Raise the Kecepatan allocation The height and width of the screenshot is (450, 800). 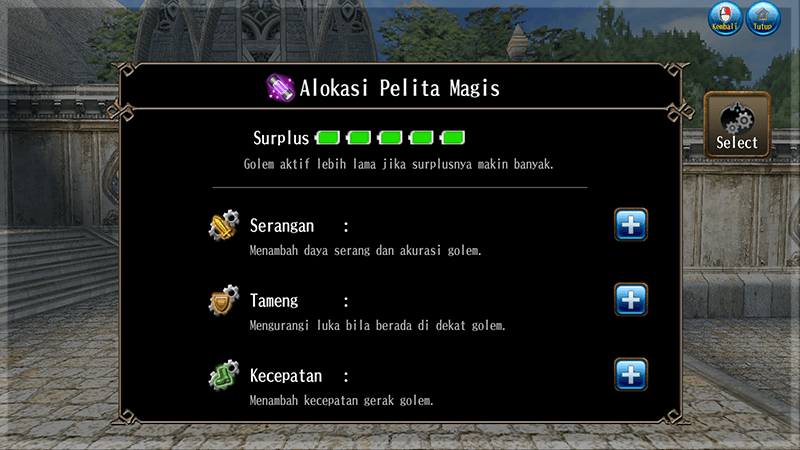pos(630,375)
